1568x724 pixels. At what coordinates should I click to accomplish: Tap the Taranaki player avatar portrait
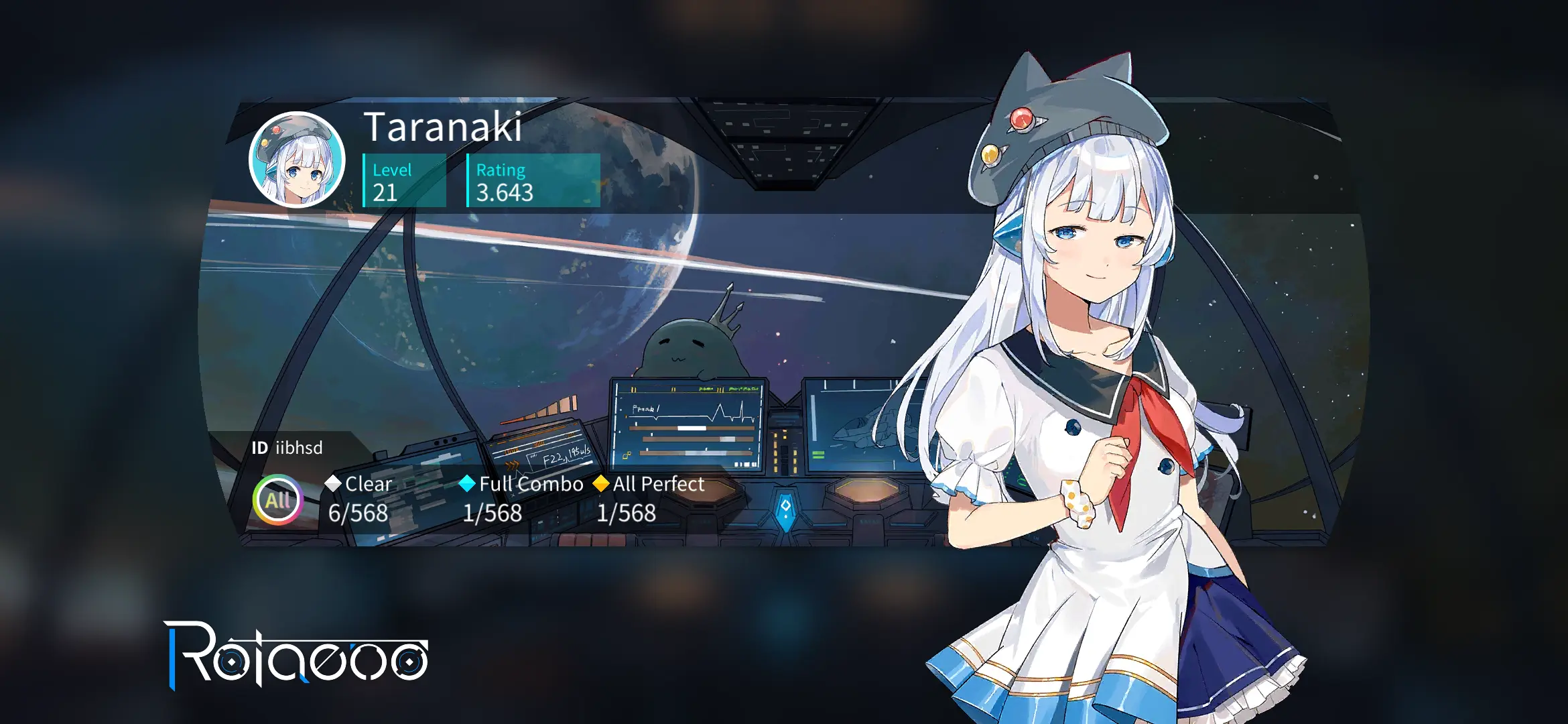(297, 160)
